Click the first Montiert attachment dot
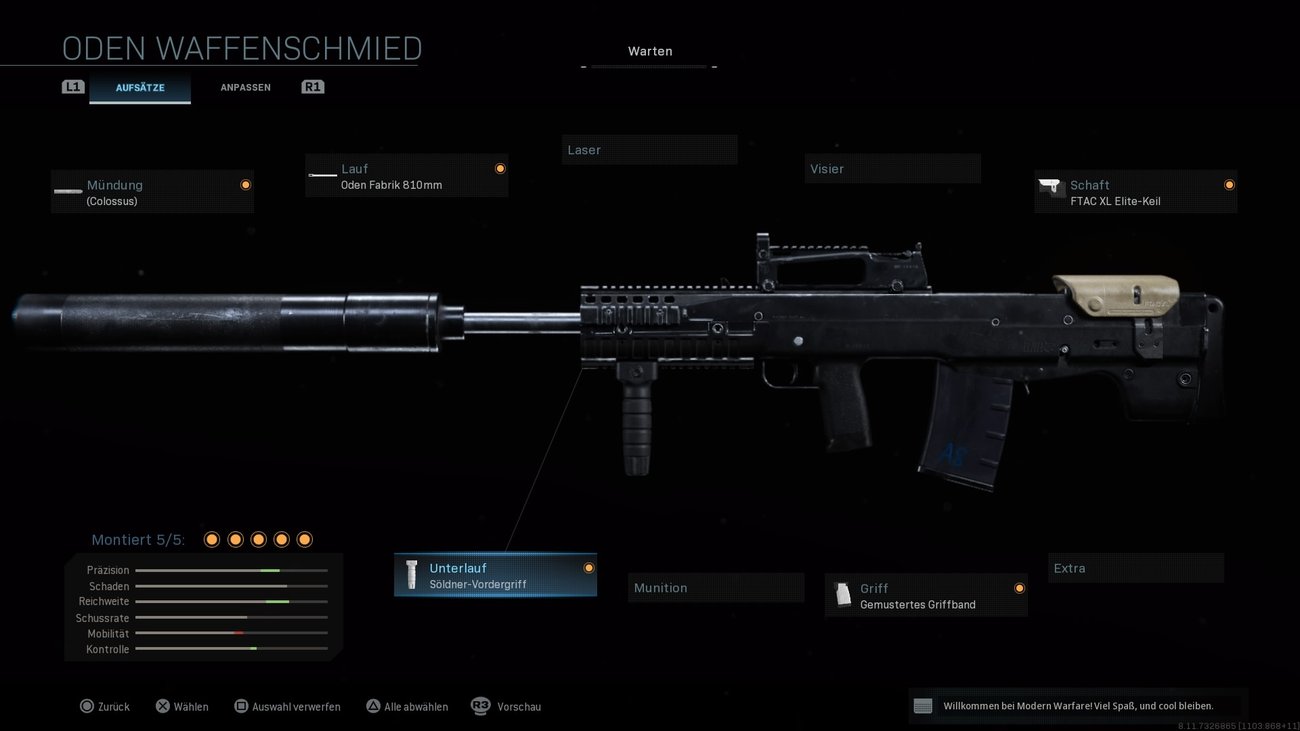This screenshot has height=731, width=1300. click(211, 539)
